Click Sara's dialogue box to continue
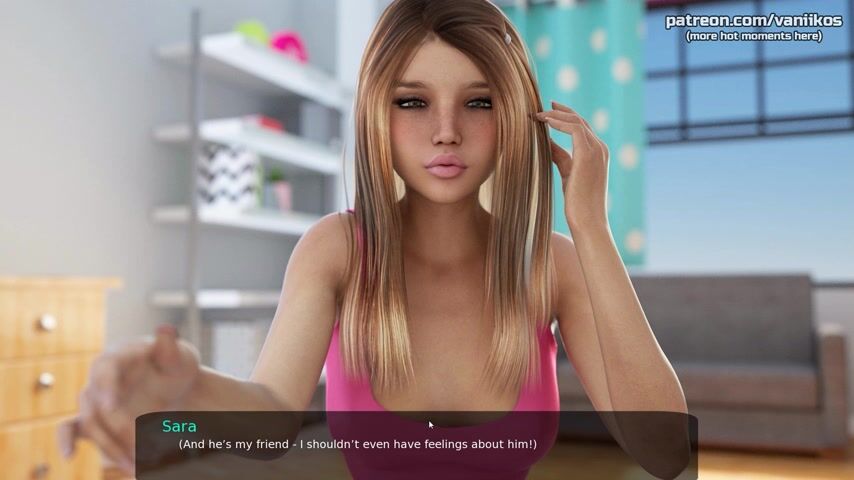The image size is (854, 480). coord(416,444)
